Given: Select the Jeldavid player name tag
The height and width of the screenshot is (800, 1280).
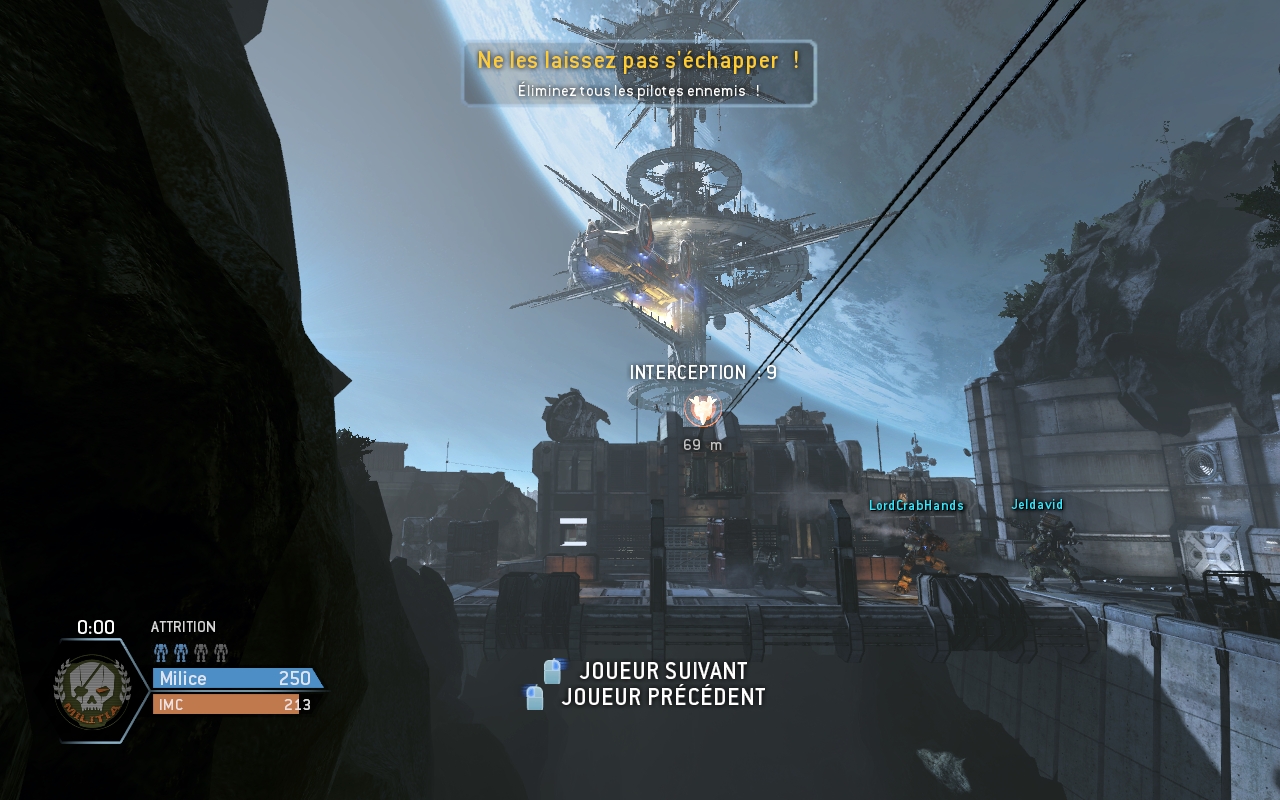Looking at the screenshot, I should pos(1037,505).
